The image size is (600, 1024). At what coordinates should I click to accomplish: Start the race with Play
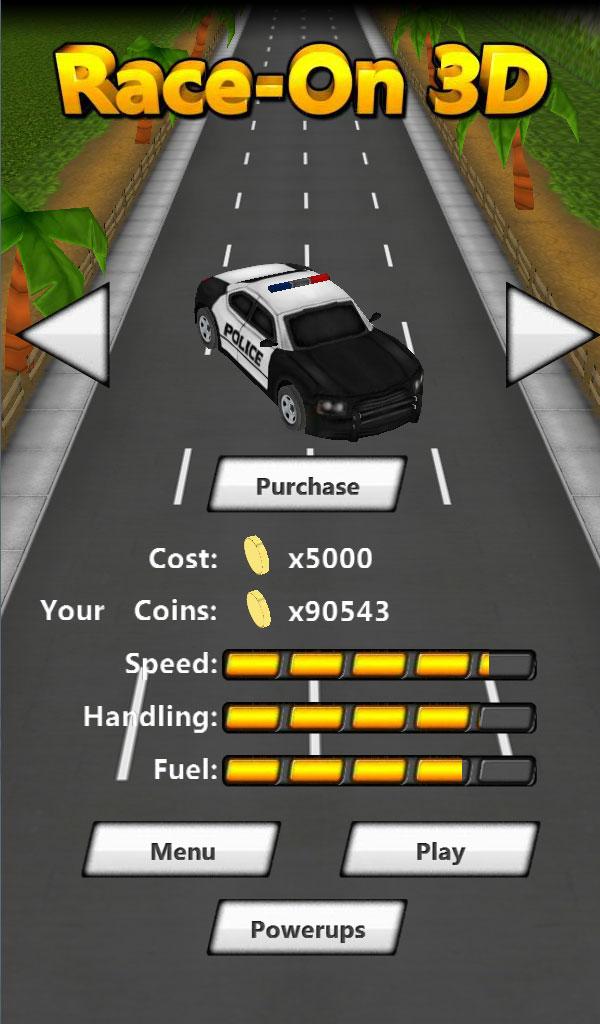coord(440,851)
